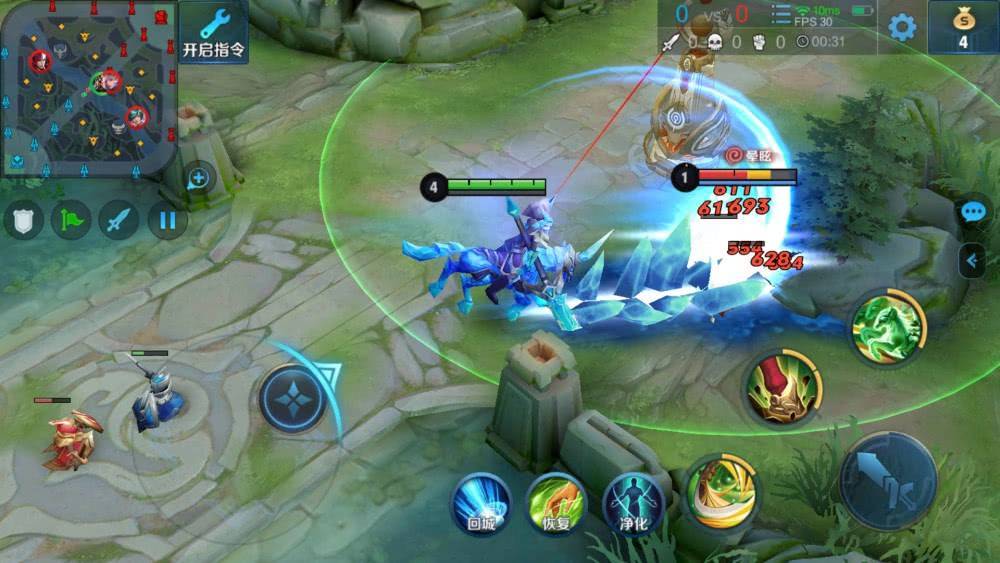This screenshot has width=1000, height=563.
Task: Tap the basic attack button
Action: (x=888, y=482)
